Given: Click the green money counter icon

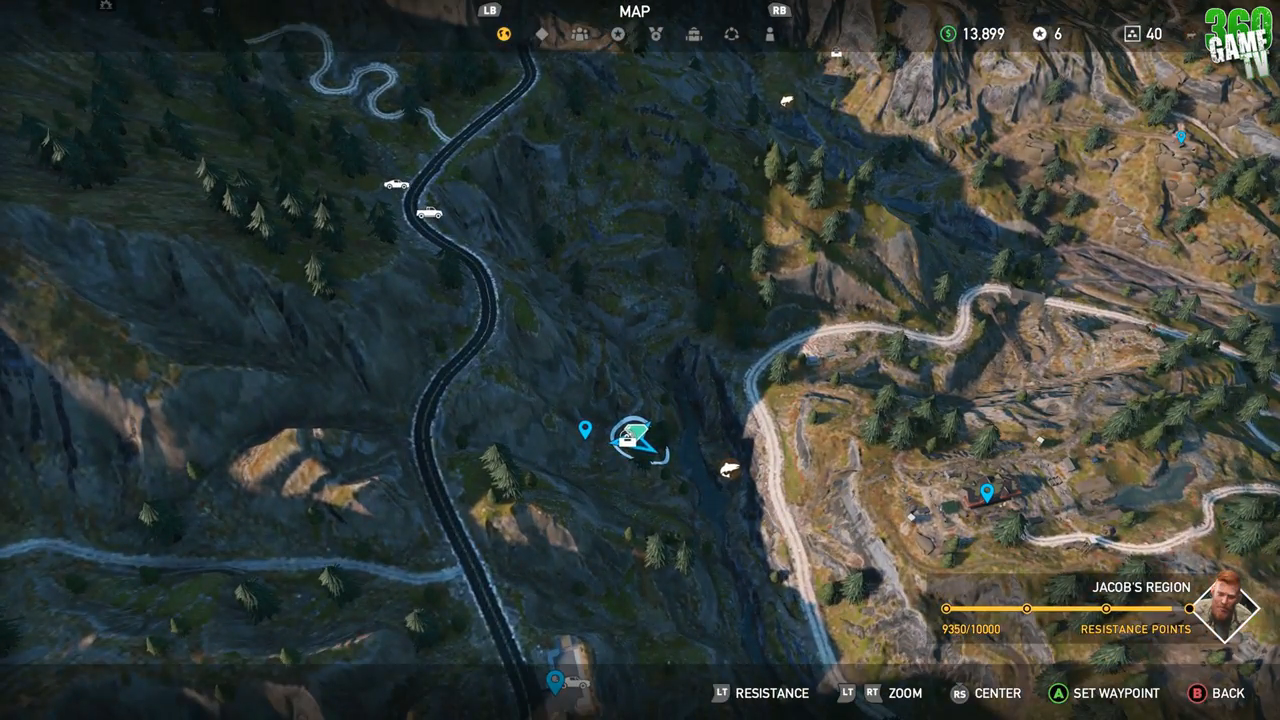Looking at the screenshot, I should [x=947, y=33].
